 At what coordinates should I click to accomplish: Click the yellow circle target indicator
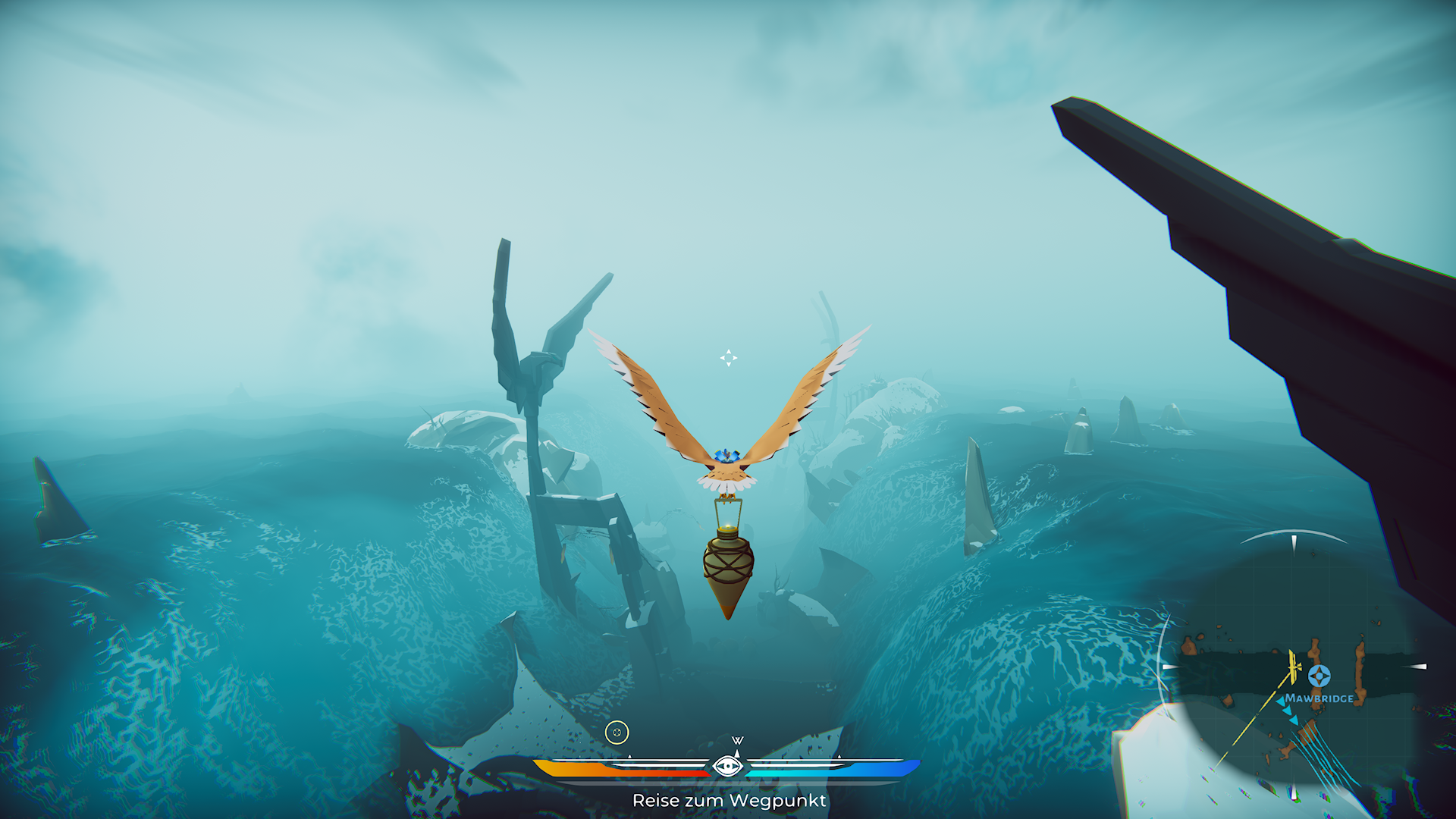pyautogui.click(x=617, y=733)
